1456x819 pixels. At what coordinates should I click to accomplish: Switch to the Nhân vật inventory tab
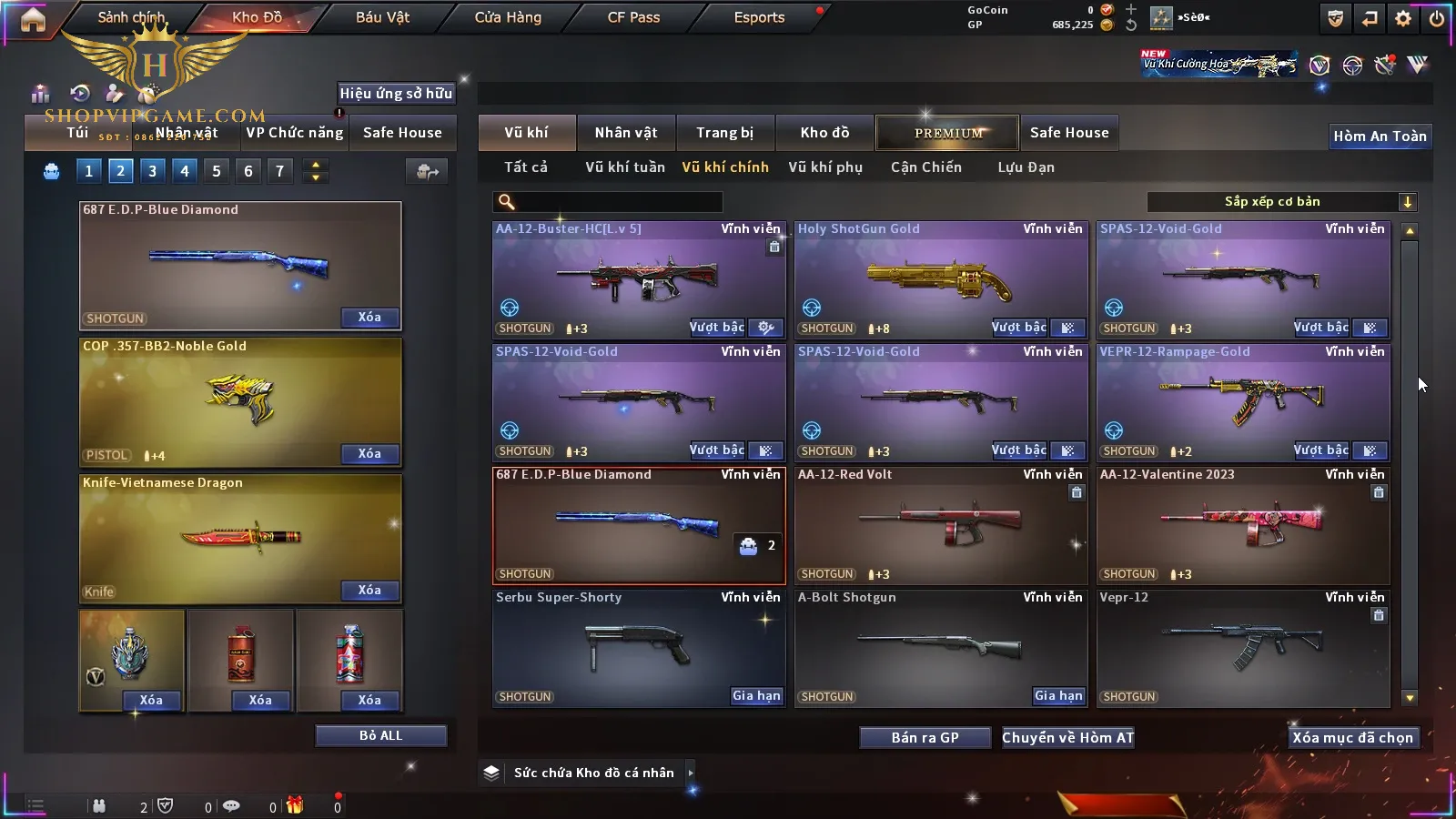coord(626,133)
